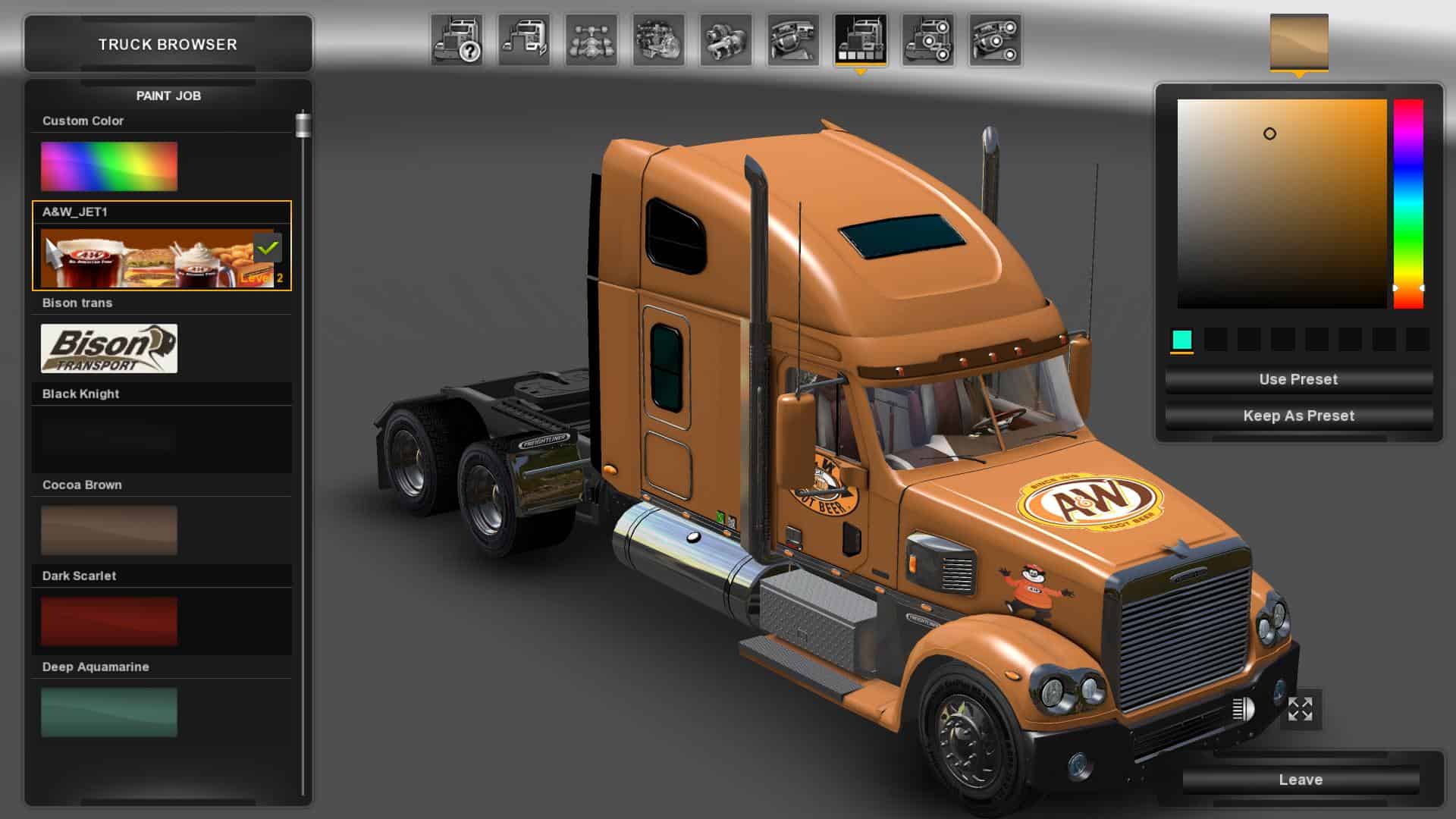
Task: Switch to the steering wheel interior tab
Action: pos(793,39)
